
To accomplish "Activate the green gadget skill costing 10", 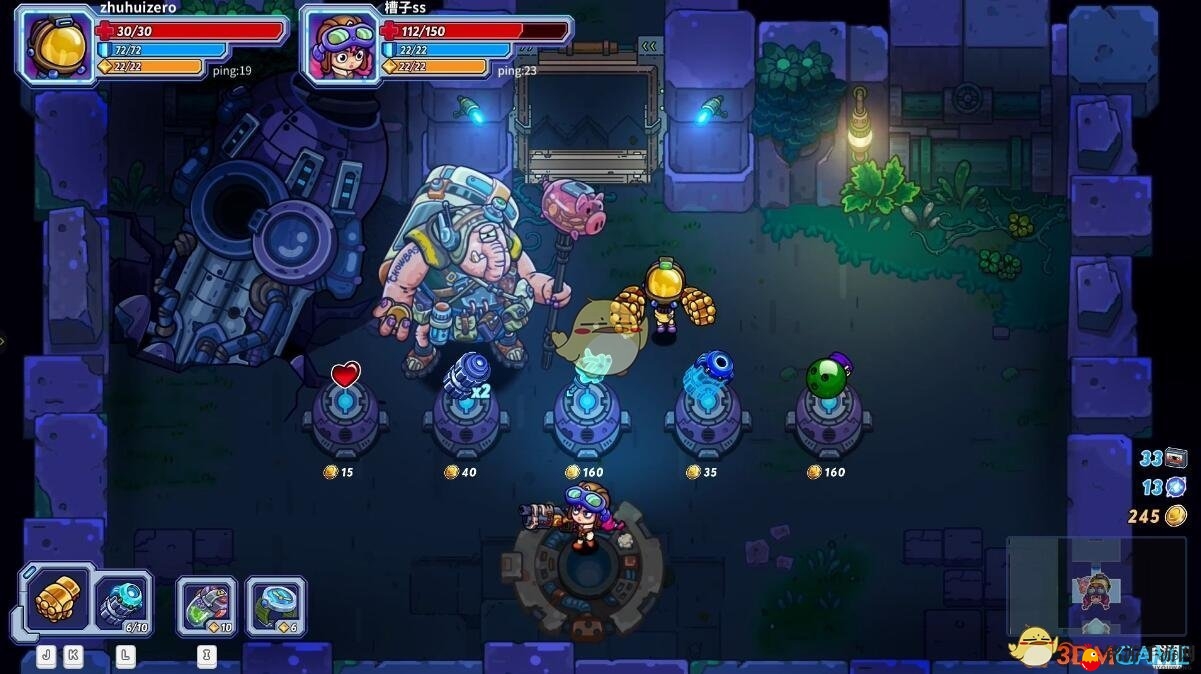I will pyautogui.click(x=207, y=605).
